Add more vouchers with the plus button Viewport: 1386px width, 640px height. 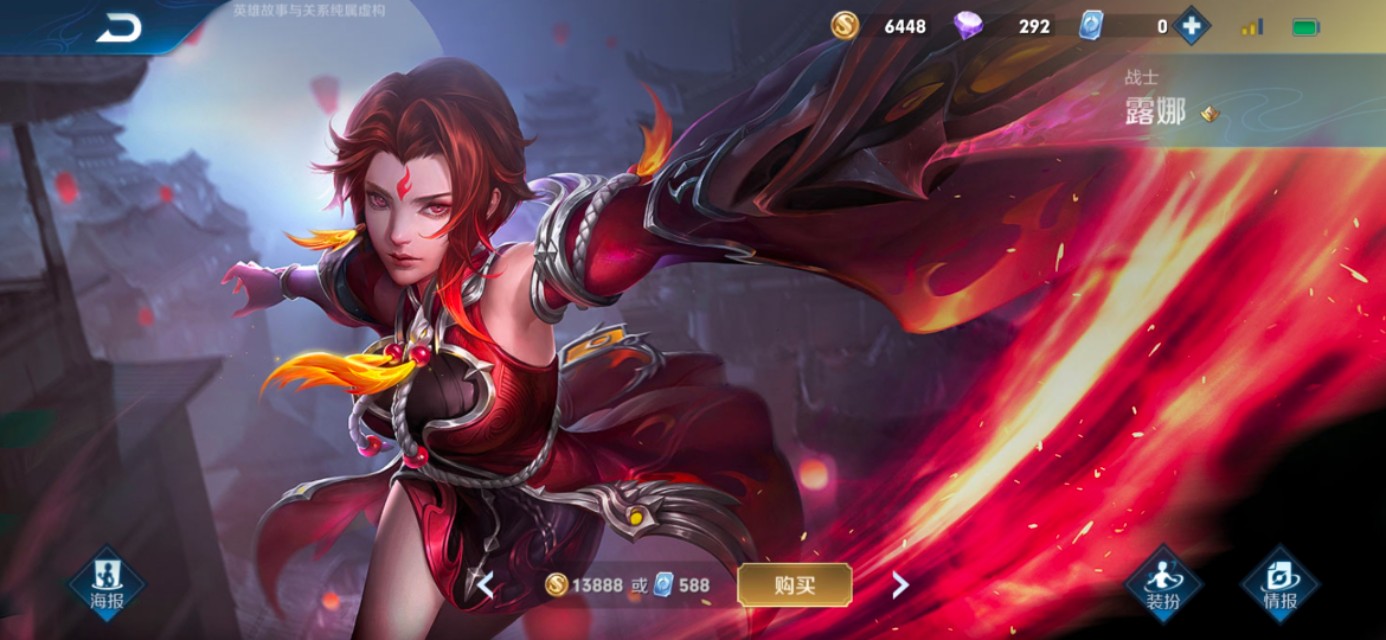1191,26
